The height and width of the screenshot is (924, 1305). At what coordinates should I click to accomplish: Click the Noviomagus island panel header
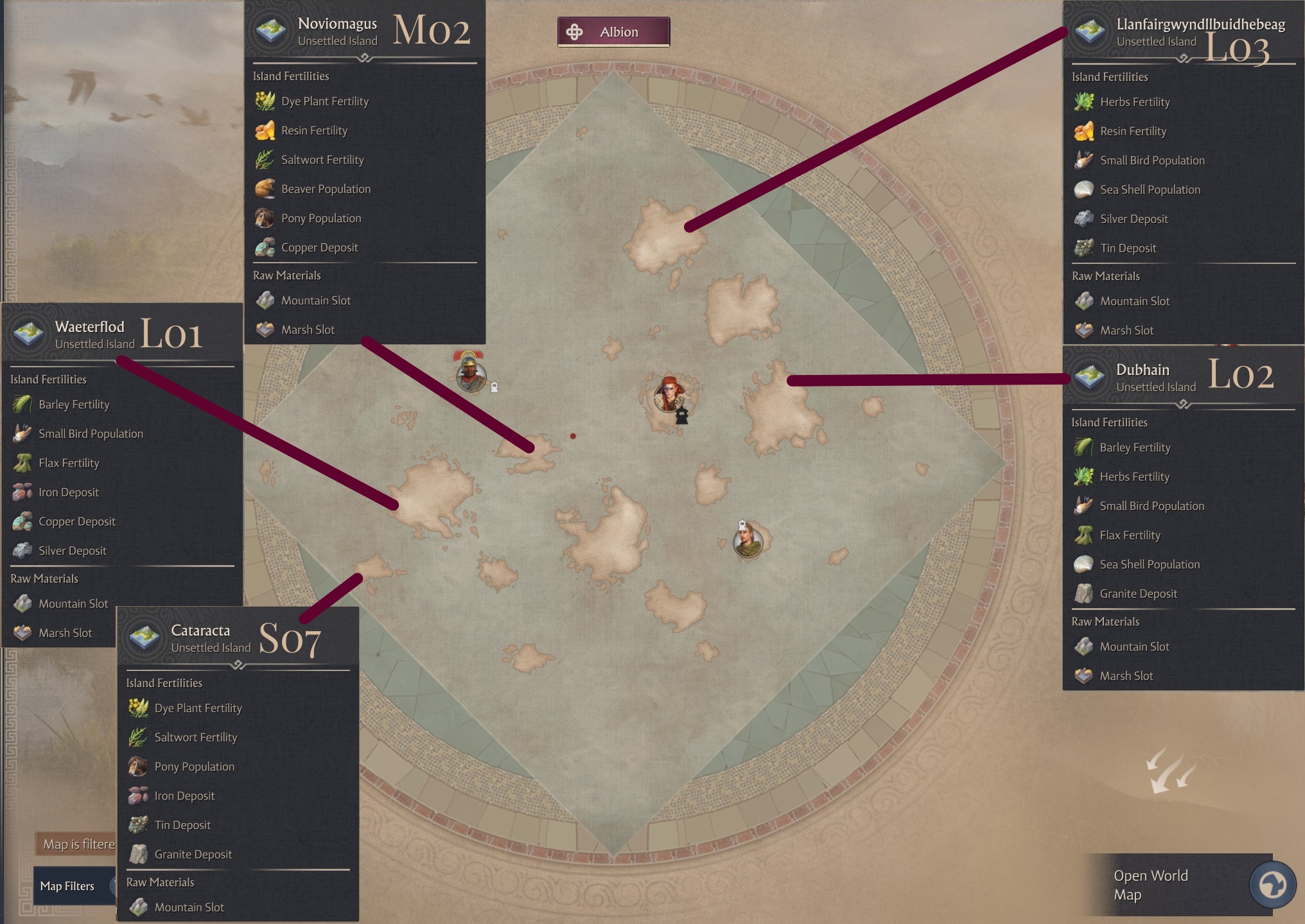point(338,31)
